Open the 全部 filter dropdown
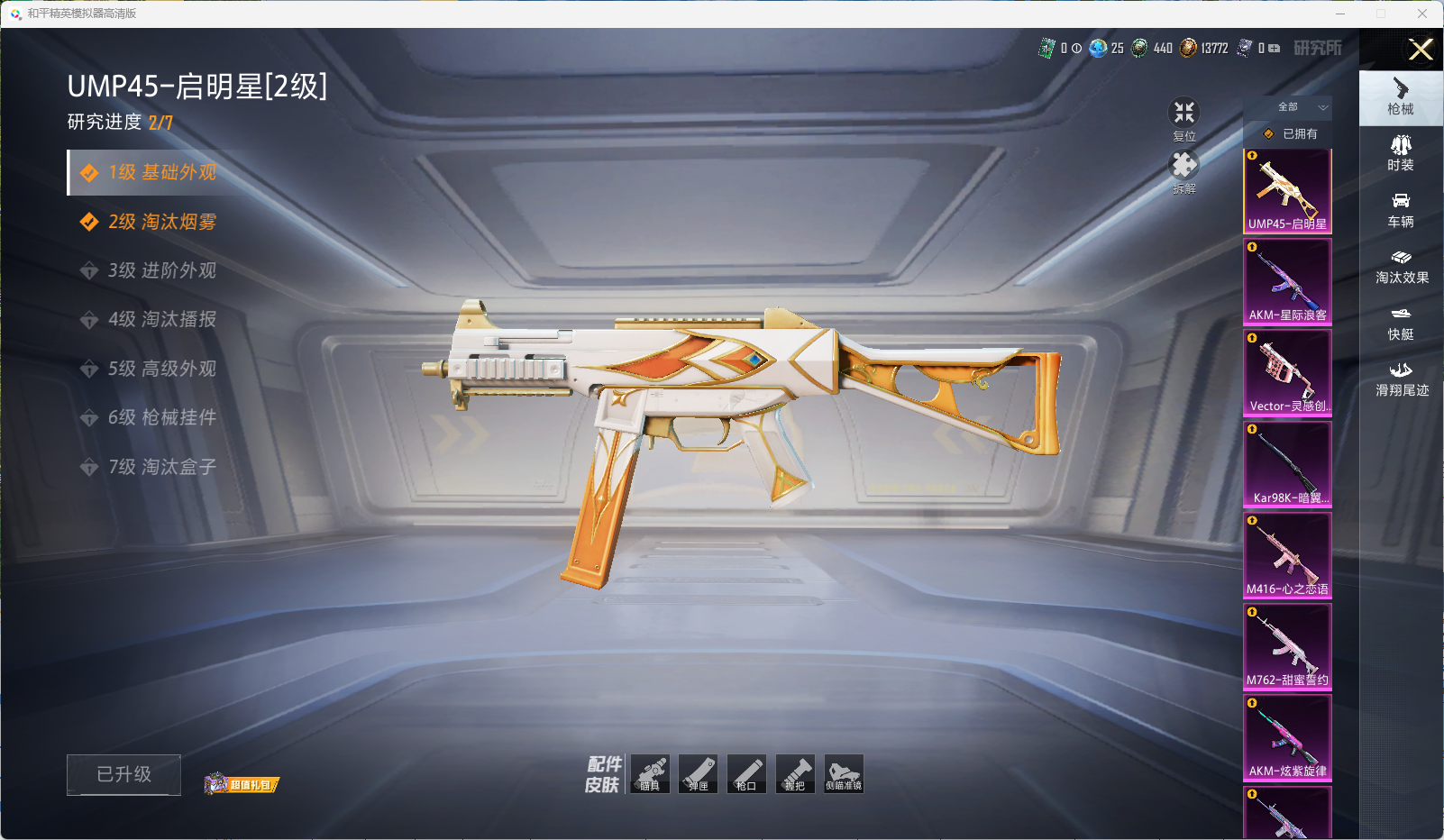The height and width of the screenshot is (840, 1444). [x=1298, y=107]
